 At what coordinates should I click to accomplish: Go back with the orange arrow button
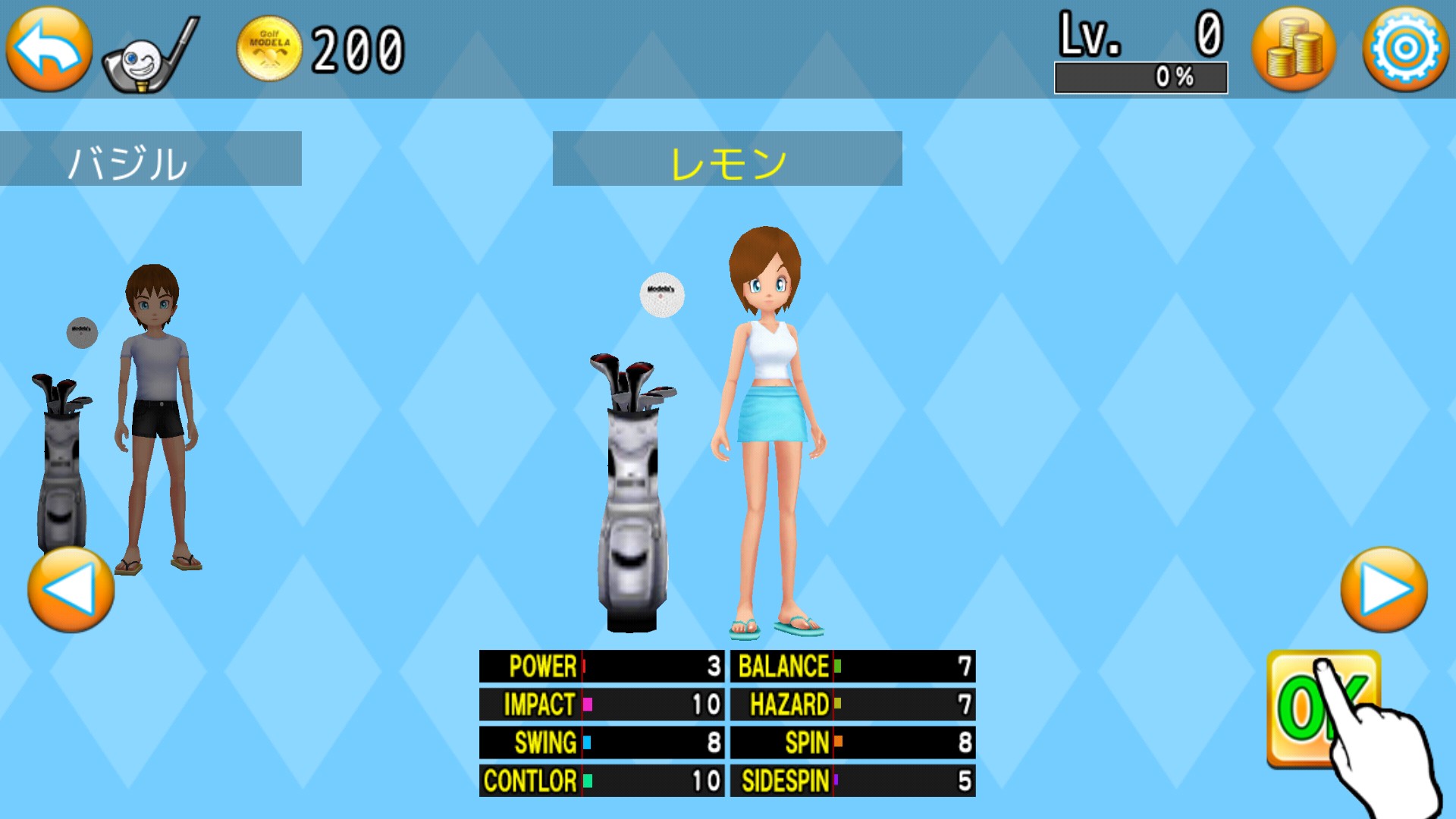coord(49,49)
